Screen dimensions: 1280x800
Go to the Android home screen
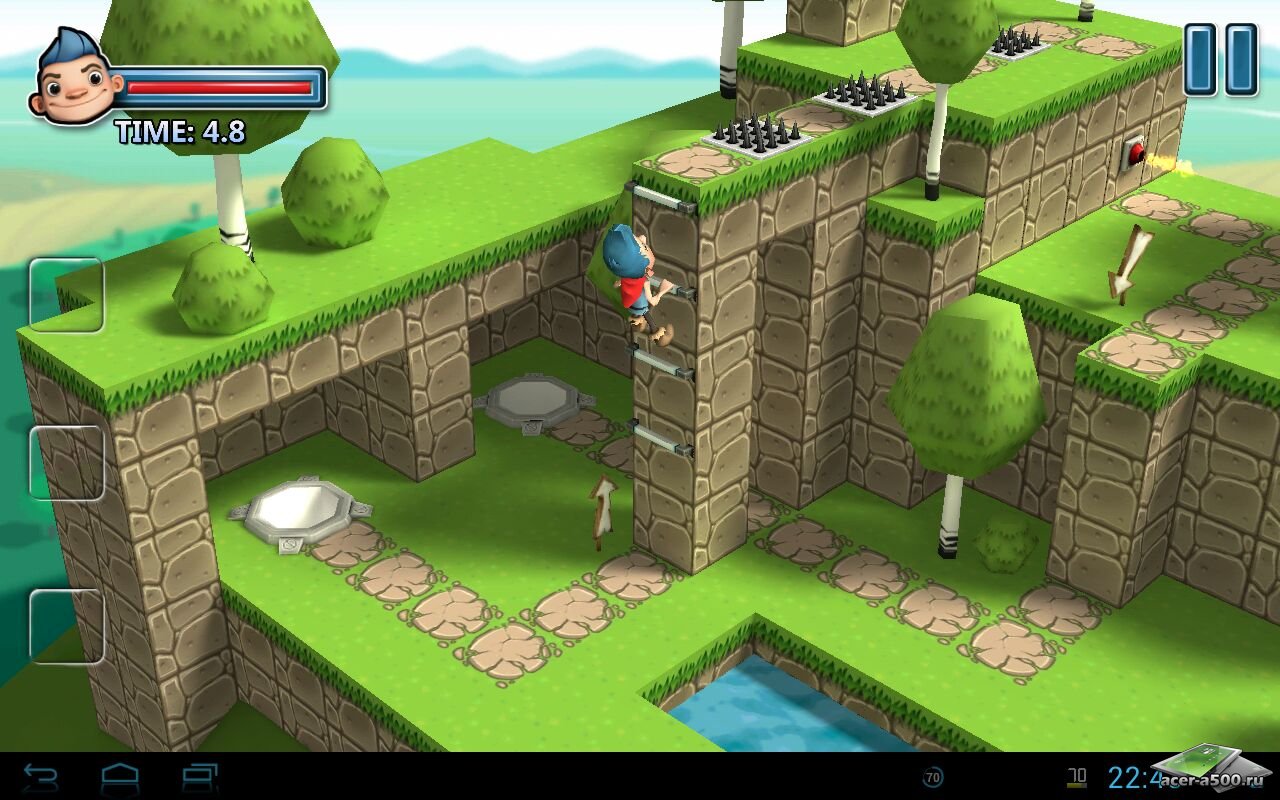(120, 777)
